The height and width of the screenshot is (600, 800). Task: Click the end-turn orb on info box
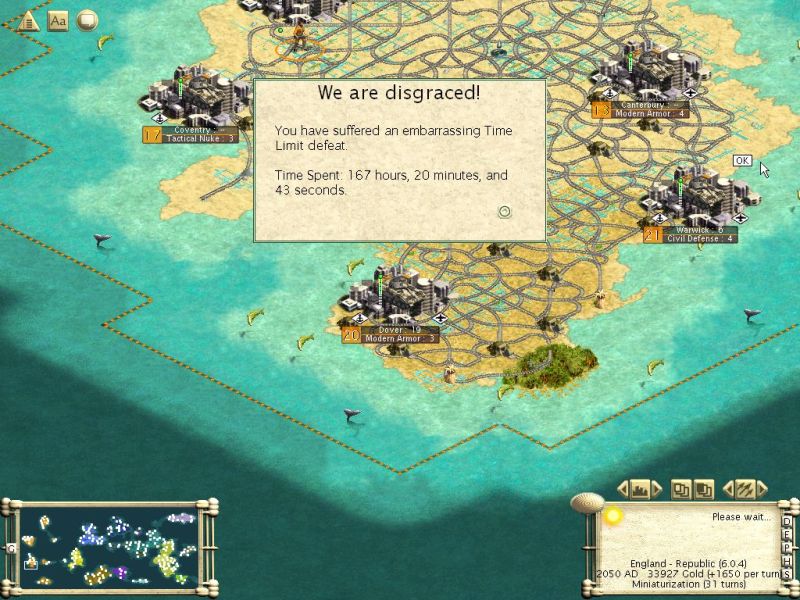click(612, 516)
